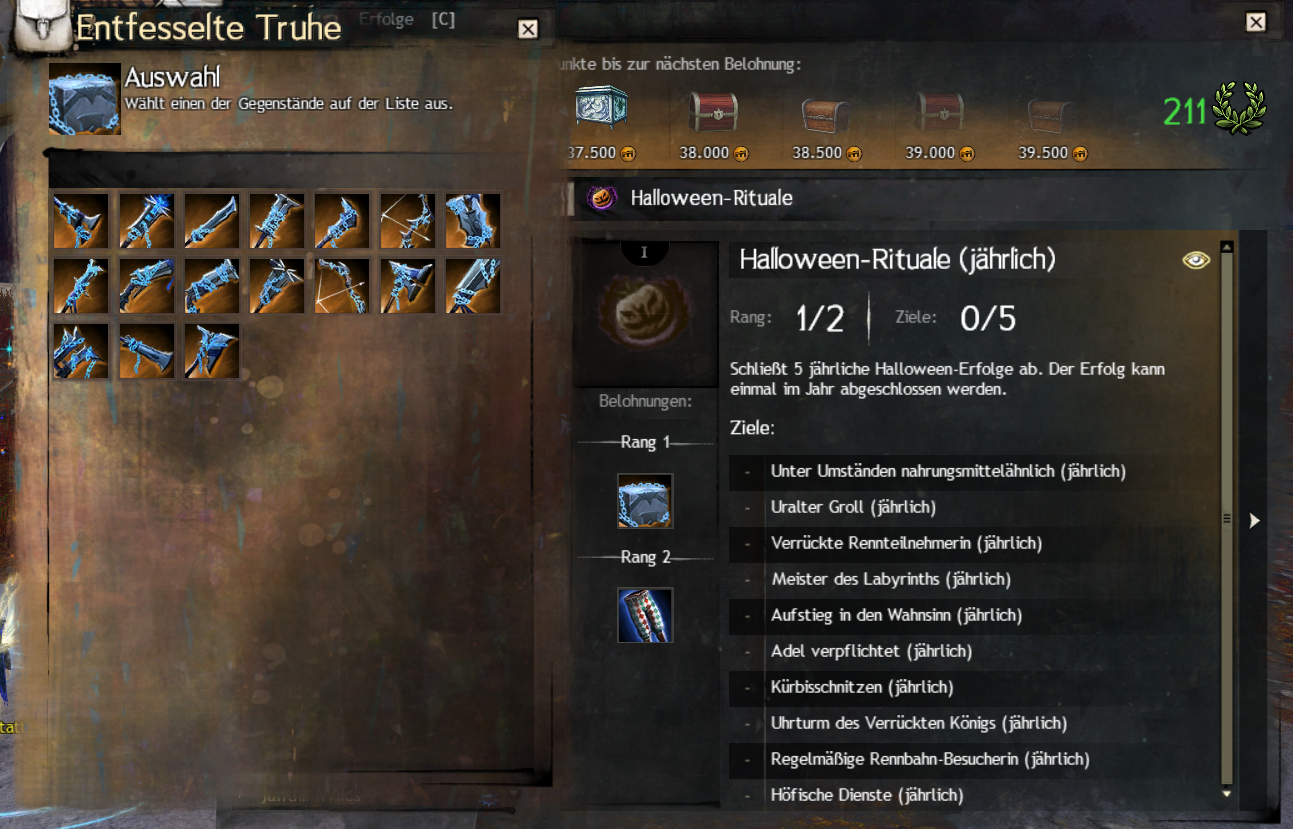Click the 39.000 points reward chest

coord(940,113)
